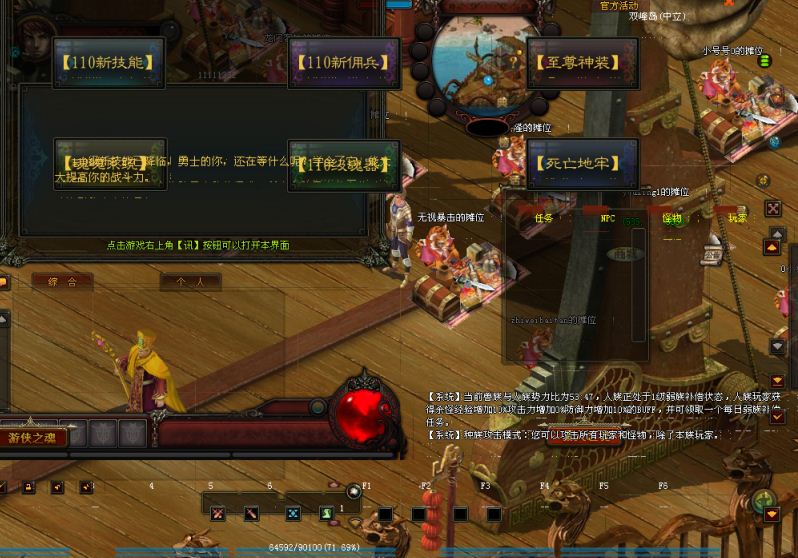Viewport: 798px width, 558px height.
Task: Click the 游侠之魂 button
Action: pos(35,436)
